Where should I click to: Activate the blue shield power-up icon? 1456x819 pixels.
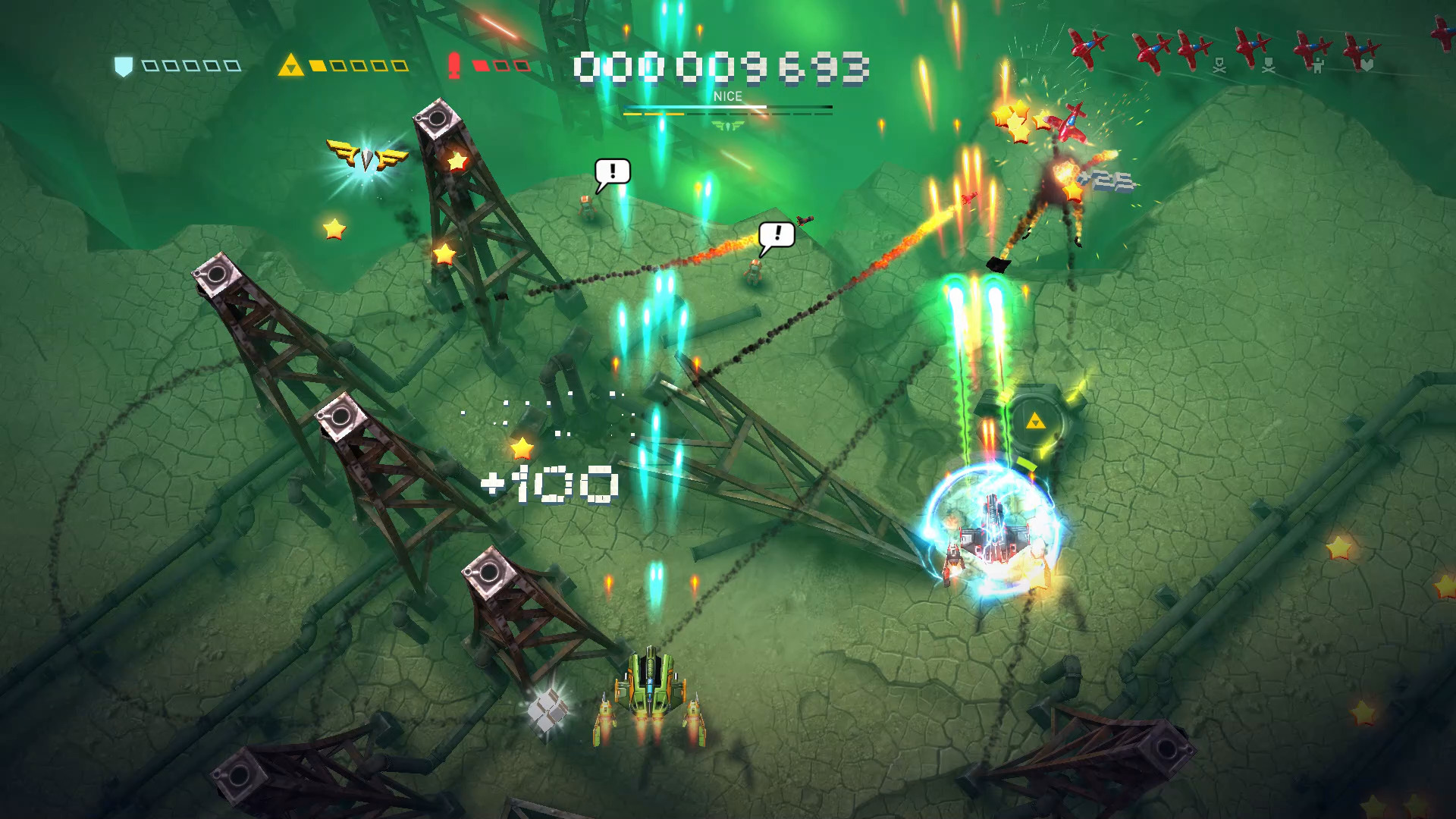tap(124, 67)
